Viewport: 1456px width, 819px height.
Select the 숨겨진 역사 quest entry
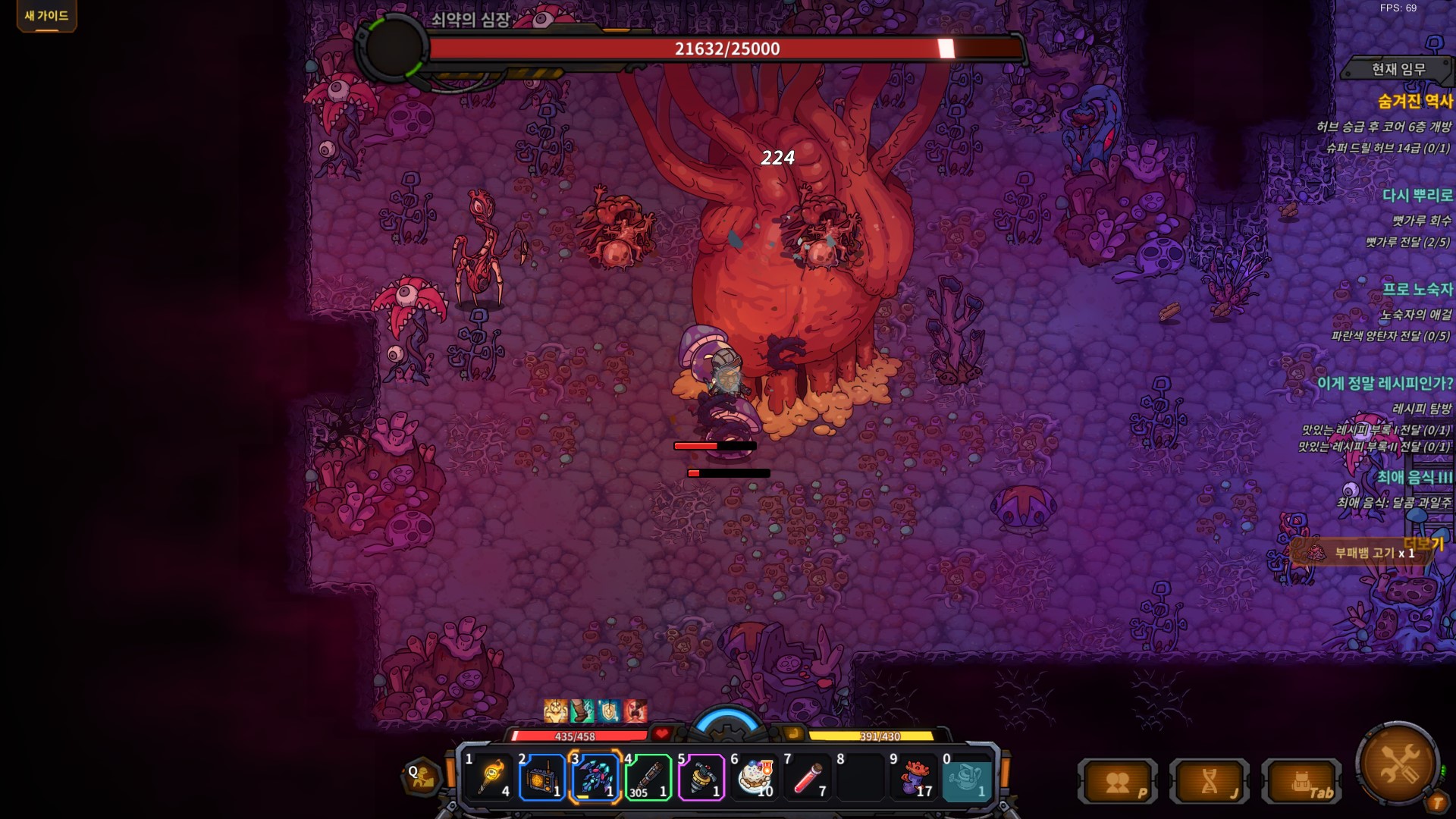click(x=1414, y=101)
